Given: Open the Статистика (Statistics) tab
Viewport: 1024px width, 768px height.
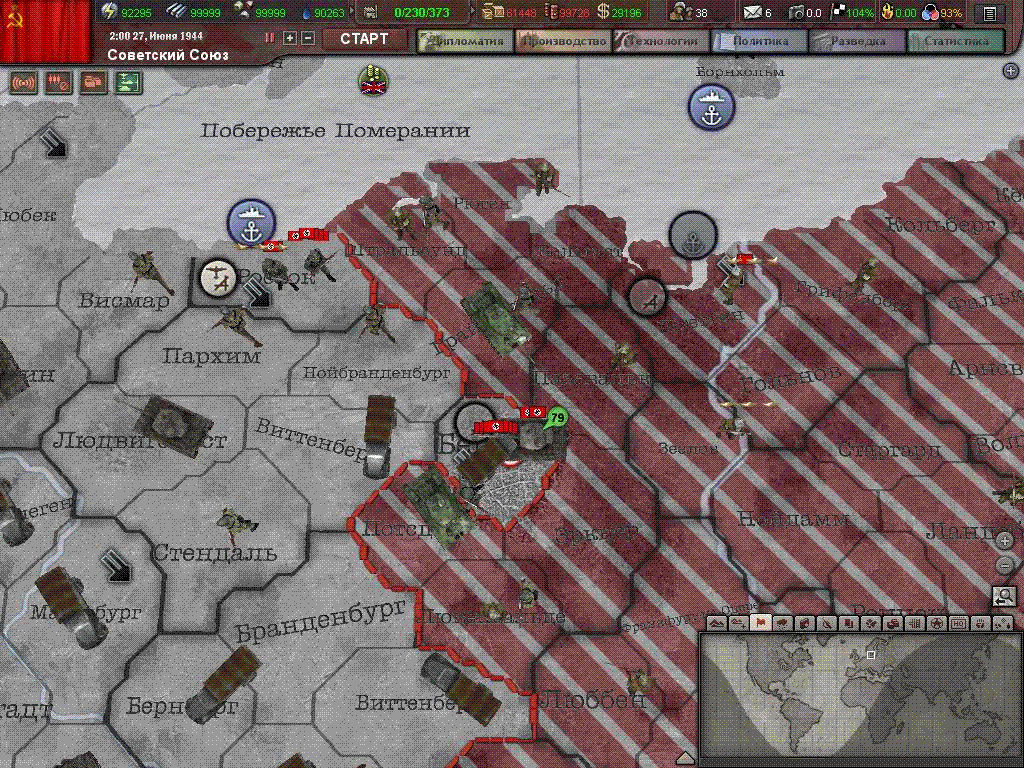Looking at the screenshot, I should coord(955,41).
